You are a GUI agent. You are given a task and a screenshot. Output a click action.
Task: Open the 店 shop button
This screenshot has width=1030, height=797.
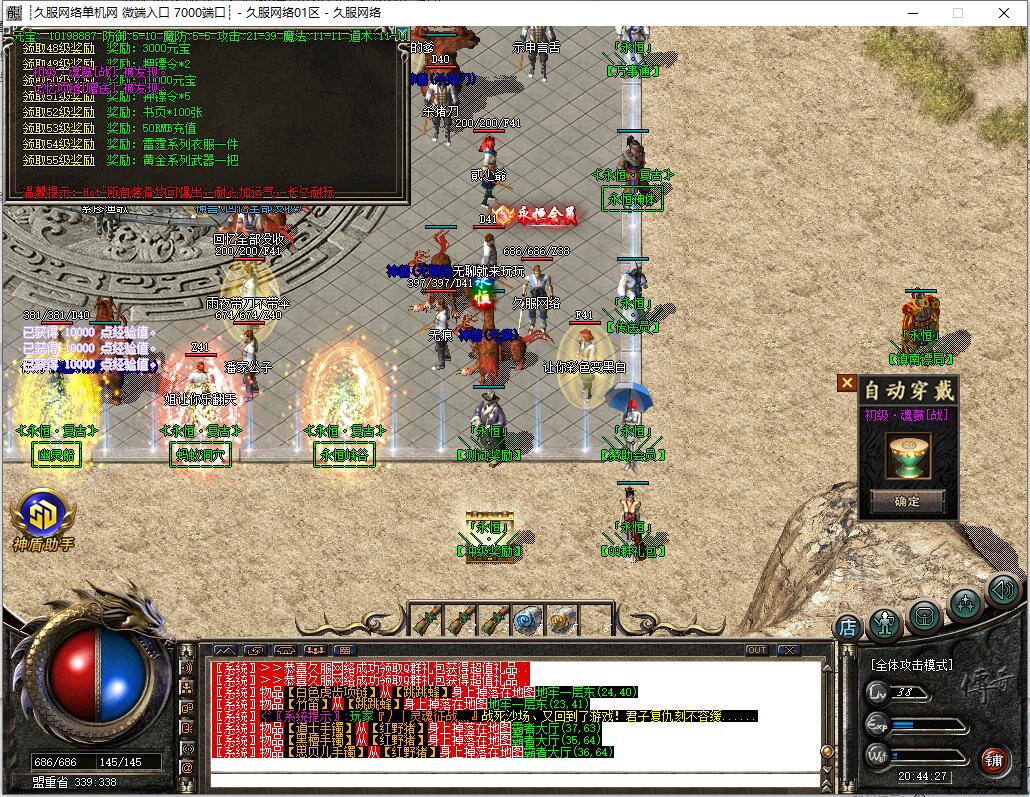[848, 627]
